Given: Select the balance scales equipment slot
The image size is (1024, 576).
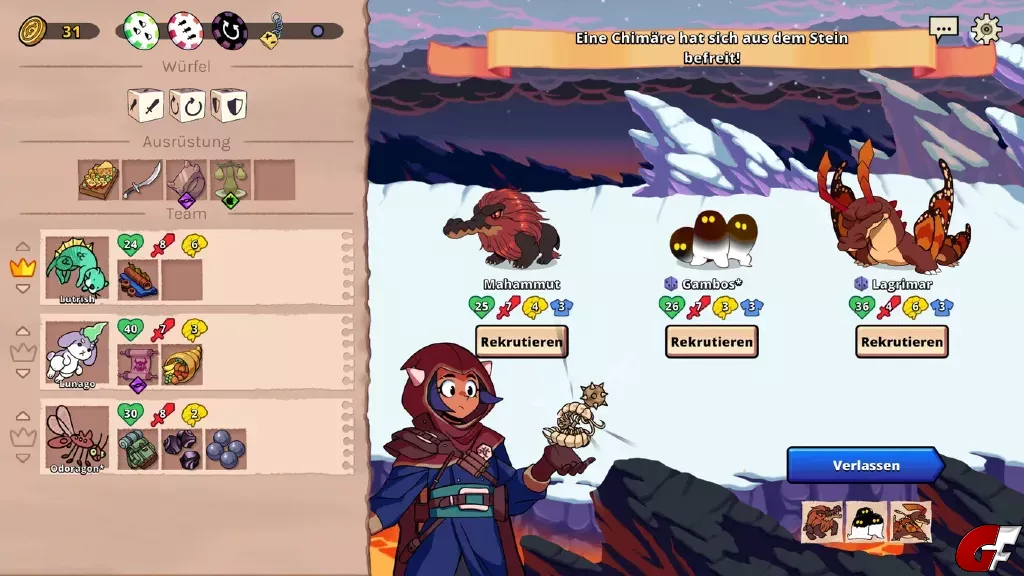Looking at the screenshot, I should pyautogui.click(x=230, y=180).
